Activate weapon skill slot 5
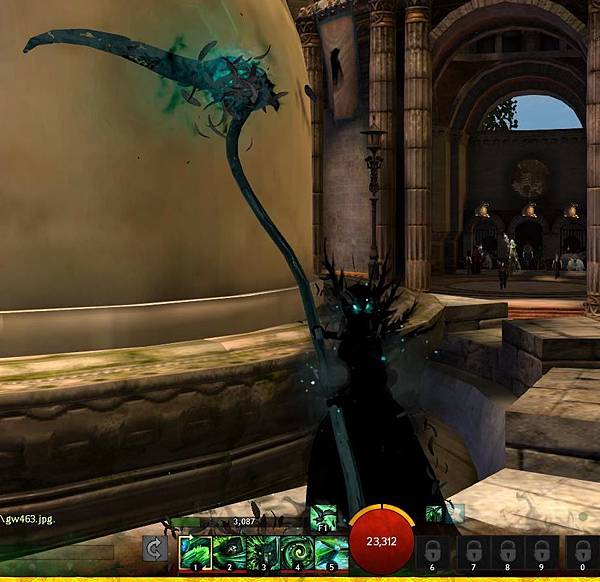 332,553
